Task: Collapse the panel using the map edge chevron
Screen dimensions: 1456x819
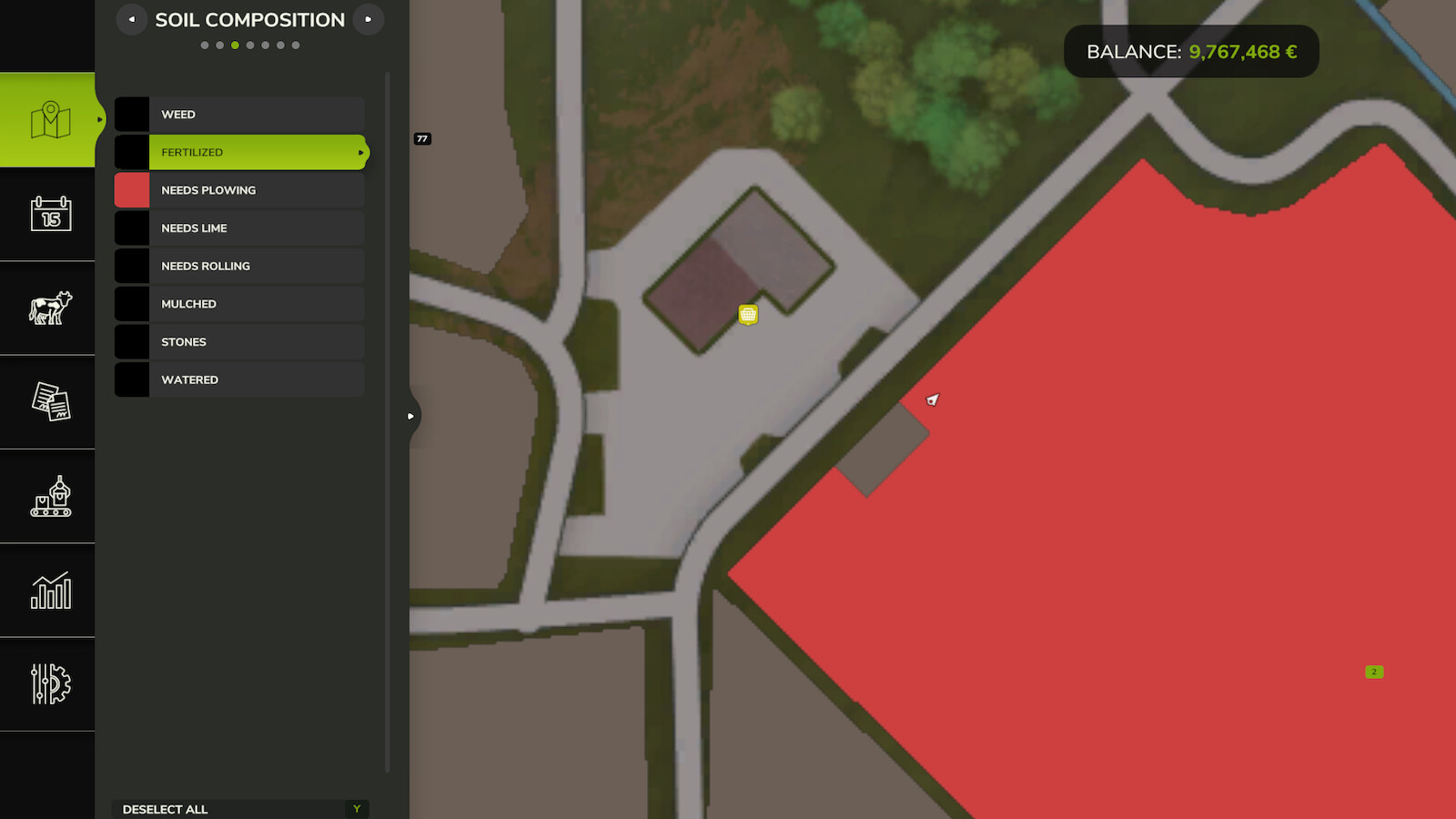Action: (x=410, y=416)
